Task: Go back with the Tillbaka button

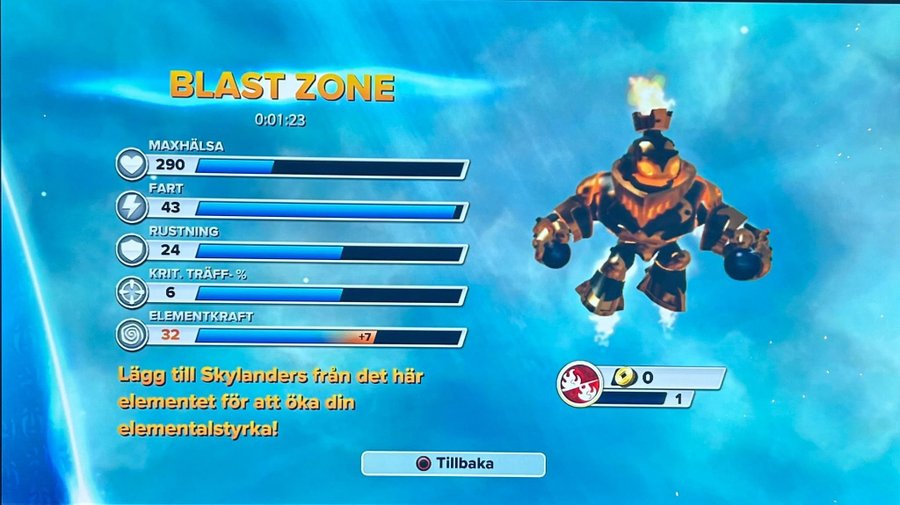Action: pos(453,464)
